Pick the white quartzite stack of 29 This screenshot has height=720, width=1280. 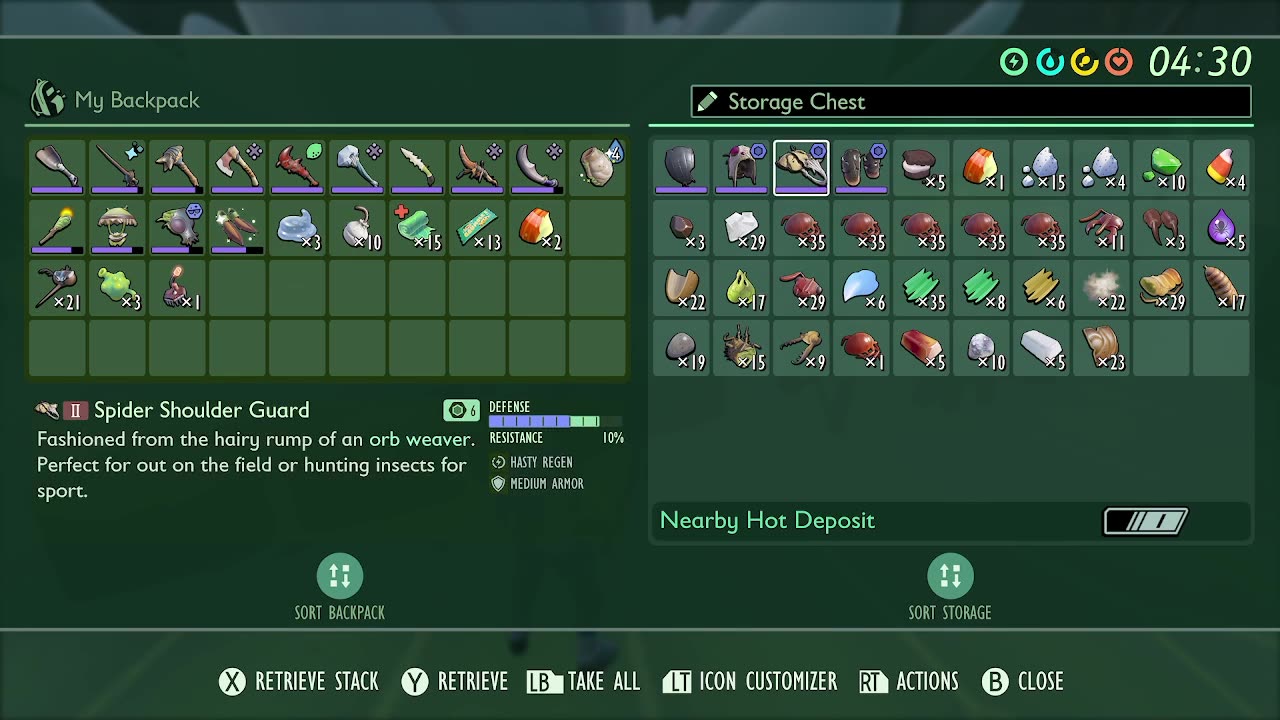click(741, 228)
